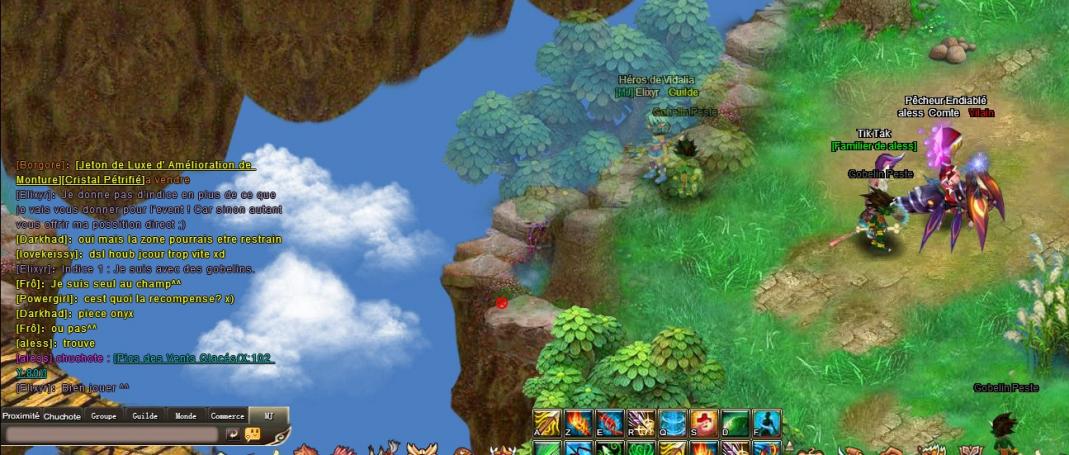Focus the chat message input field
Screen dimensions: 1069x455
(x=110, y=435)
